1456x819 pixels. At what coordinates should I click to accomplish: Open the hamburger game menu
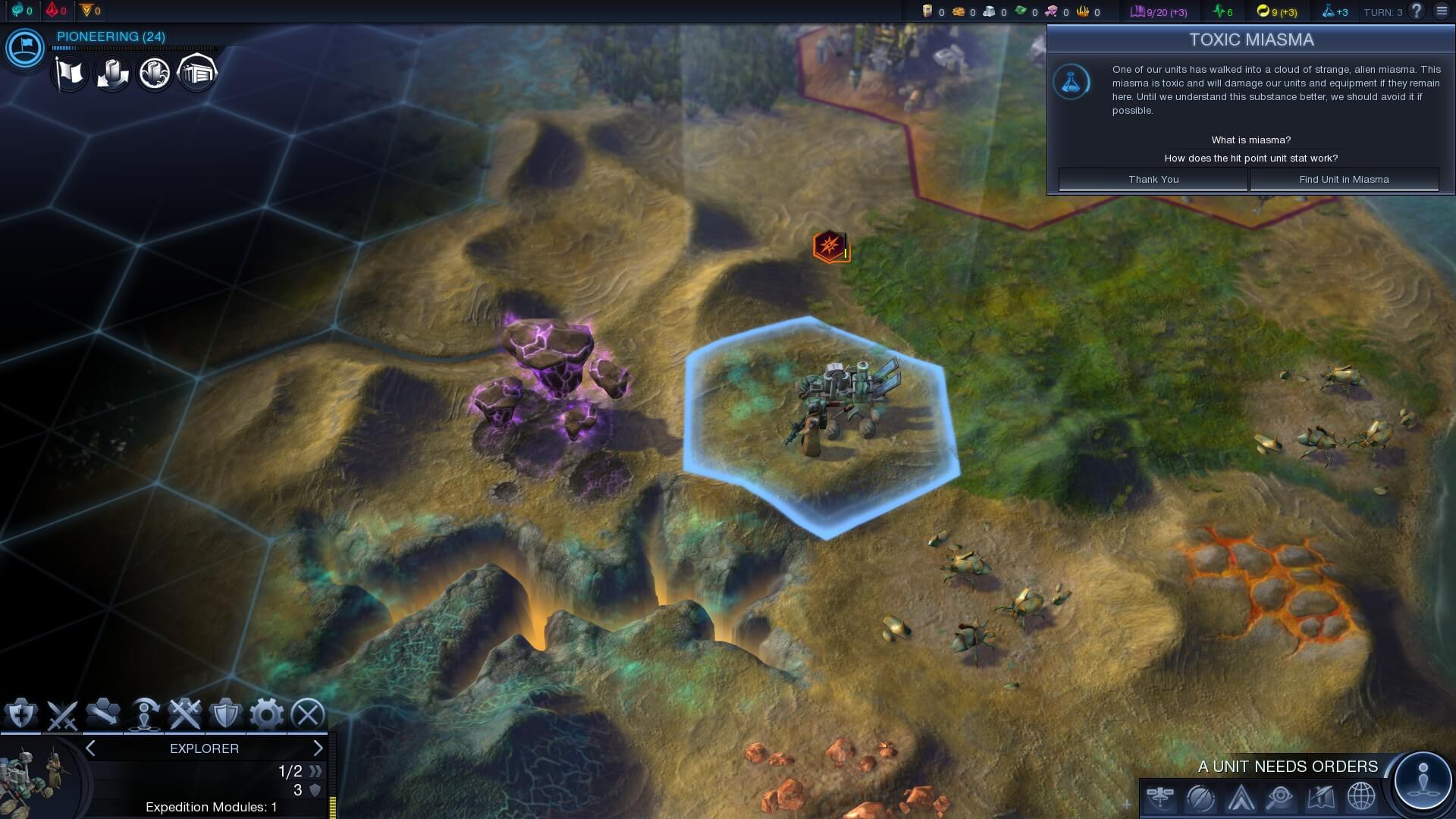1441,11
